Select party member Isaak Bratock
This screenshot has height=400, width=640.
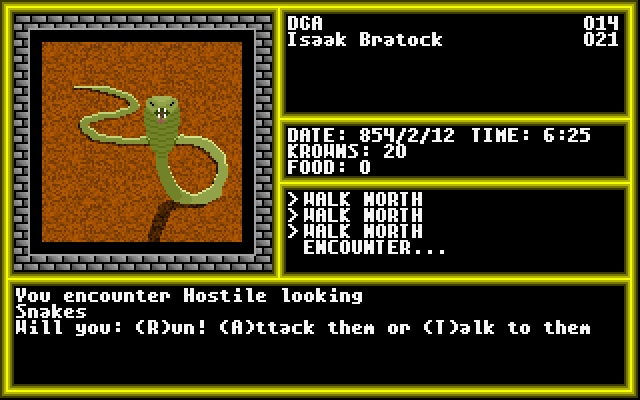(364, 40)
